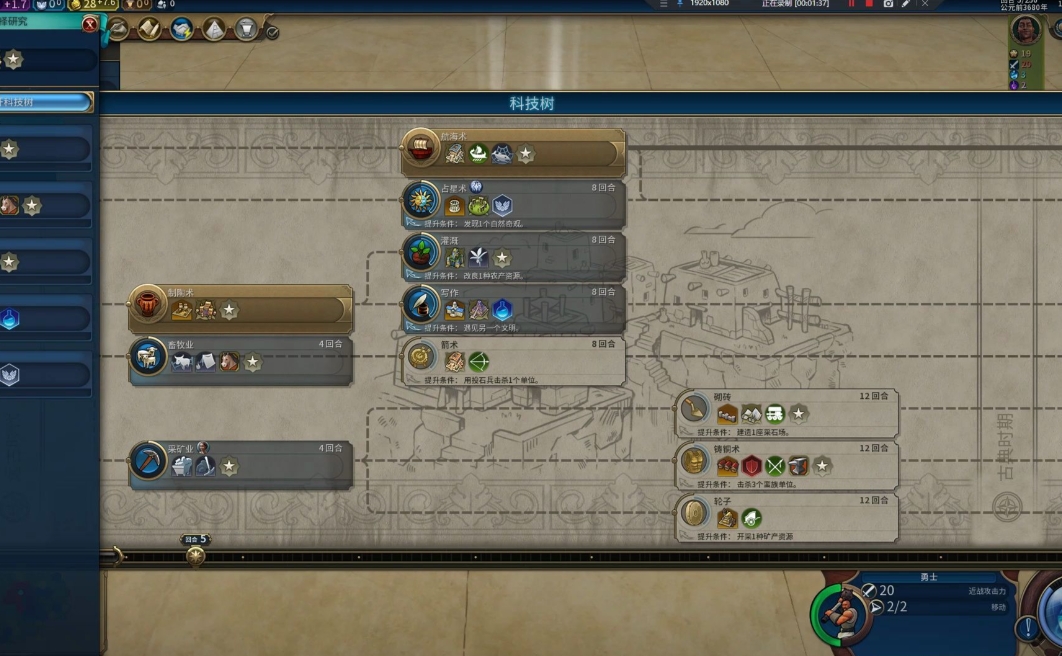Choose 畜牧业 (Animal Husbandry) technology
The image size is (1062, 656).
[240, 360]
